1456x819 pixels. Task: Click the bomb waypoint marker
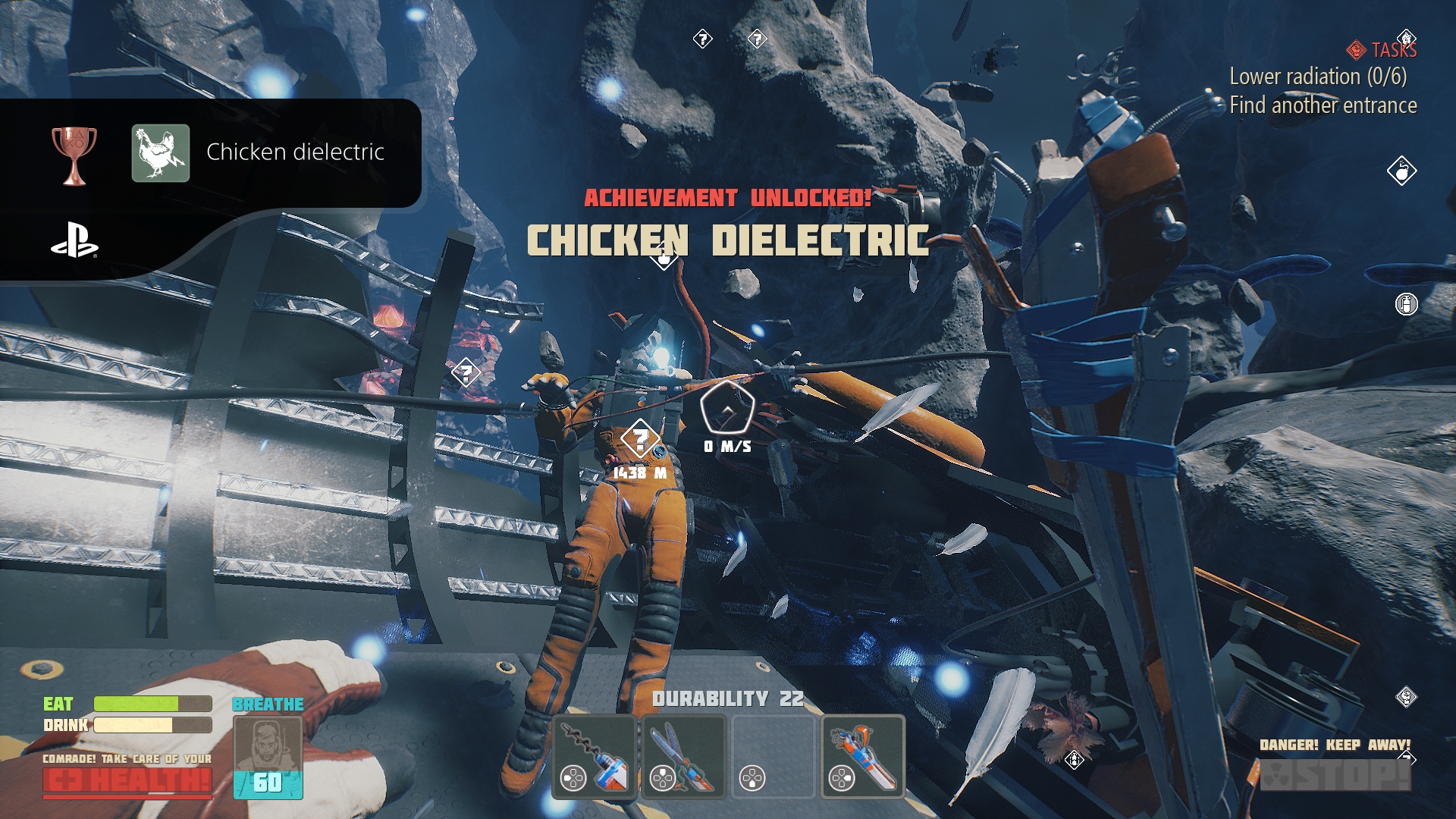tap(1401, 171)
